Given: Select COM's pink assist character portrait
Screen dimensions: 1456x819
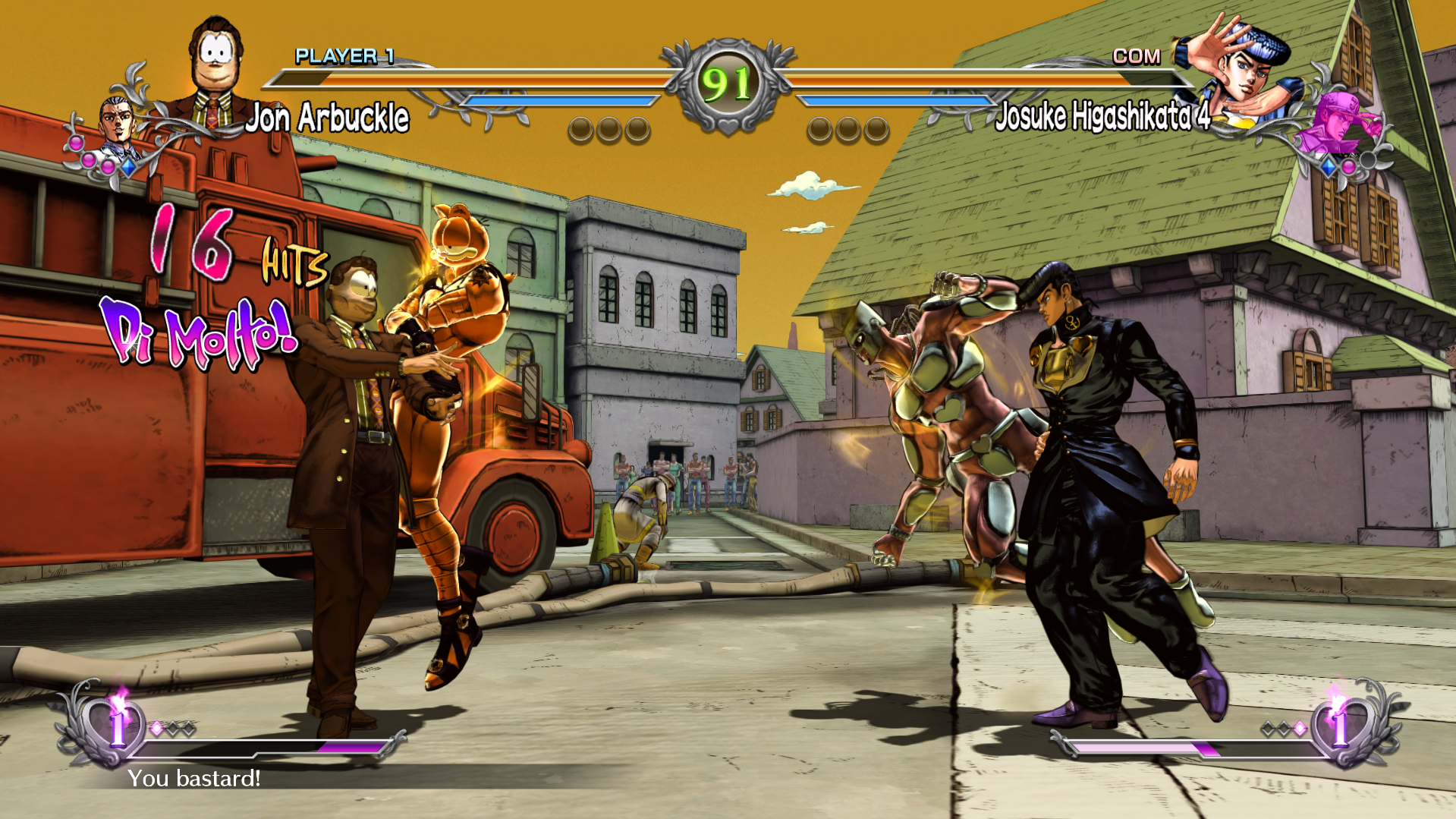Looking at the screenshot, I should point(1337,124).
